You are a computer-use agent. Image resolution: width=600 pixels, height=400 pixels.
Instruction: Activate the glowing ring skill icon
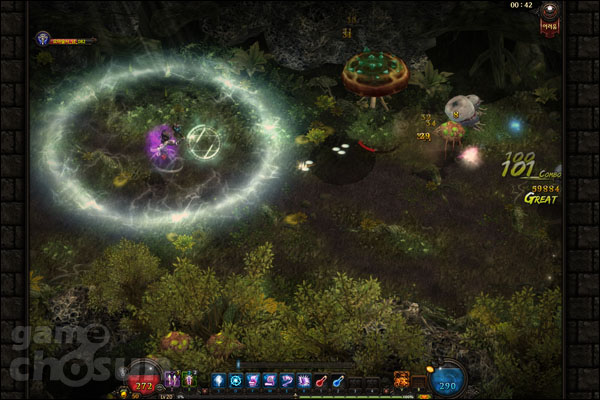236,380
